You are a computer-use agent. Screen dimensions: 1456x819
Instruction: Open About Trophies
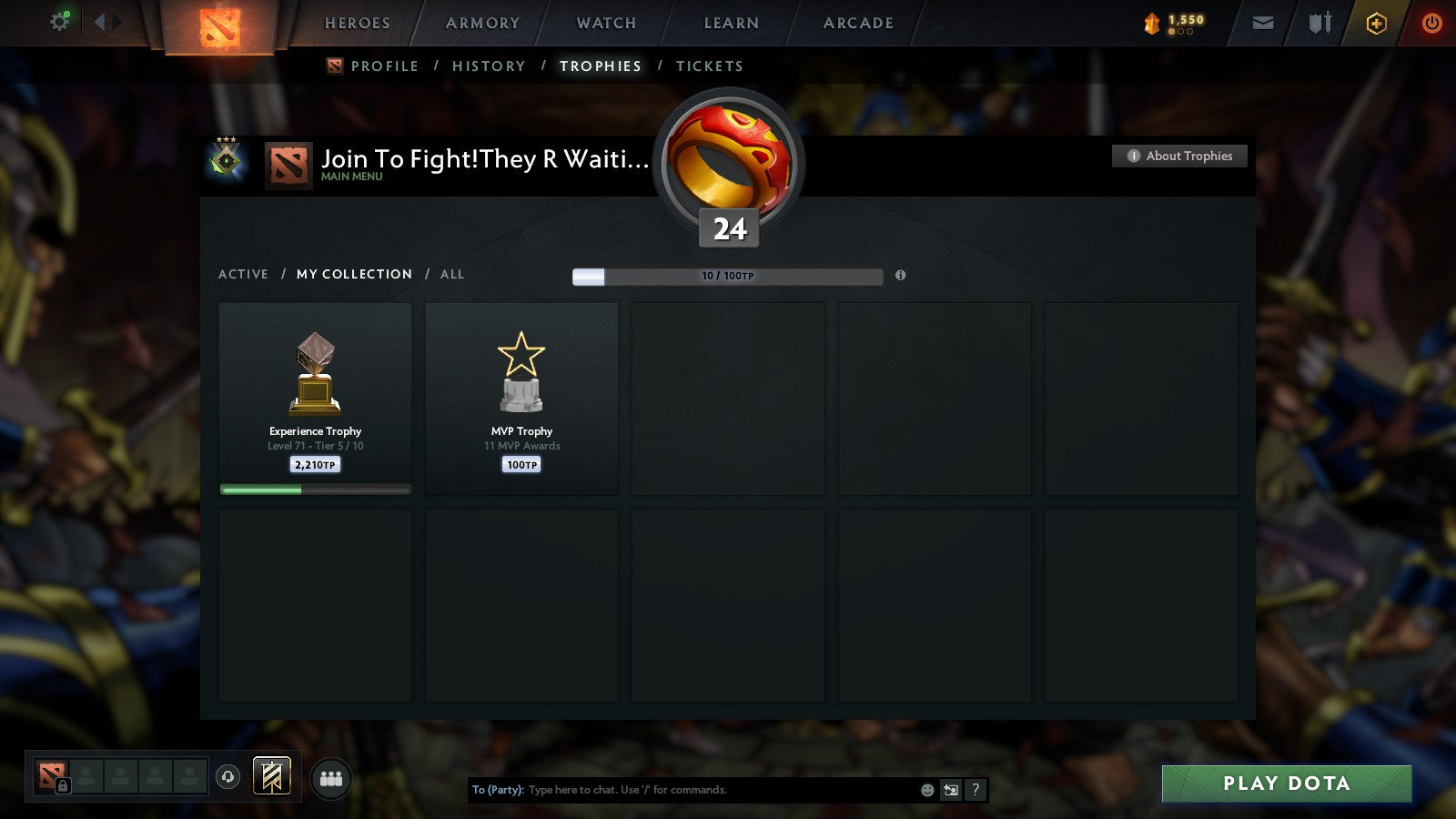[1178, 156]
